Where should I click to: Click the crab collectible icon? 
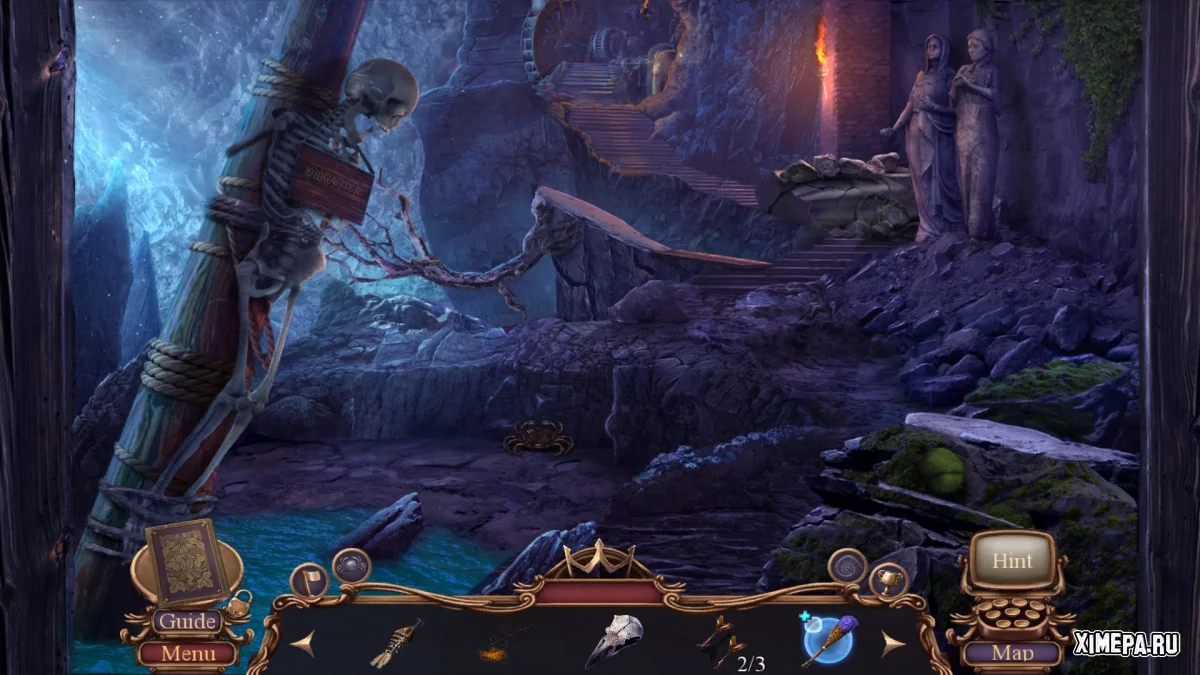tap(351, 566)
